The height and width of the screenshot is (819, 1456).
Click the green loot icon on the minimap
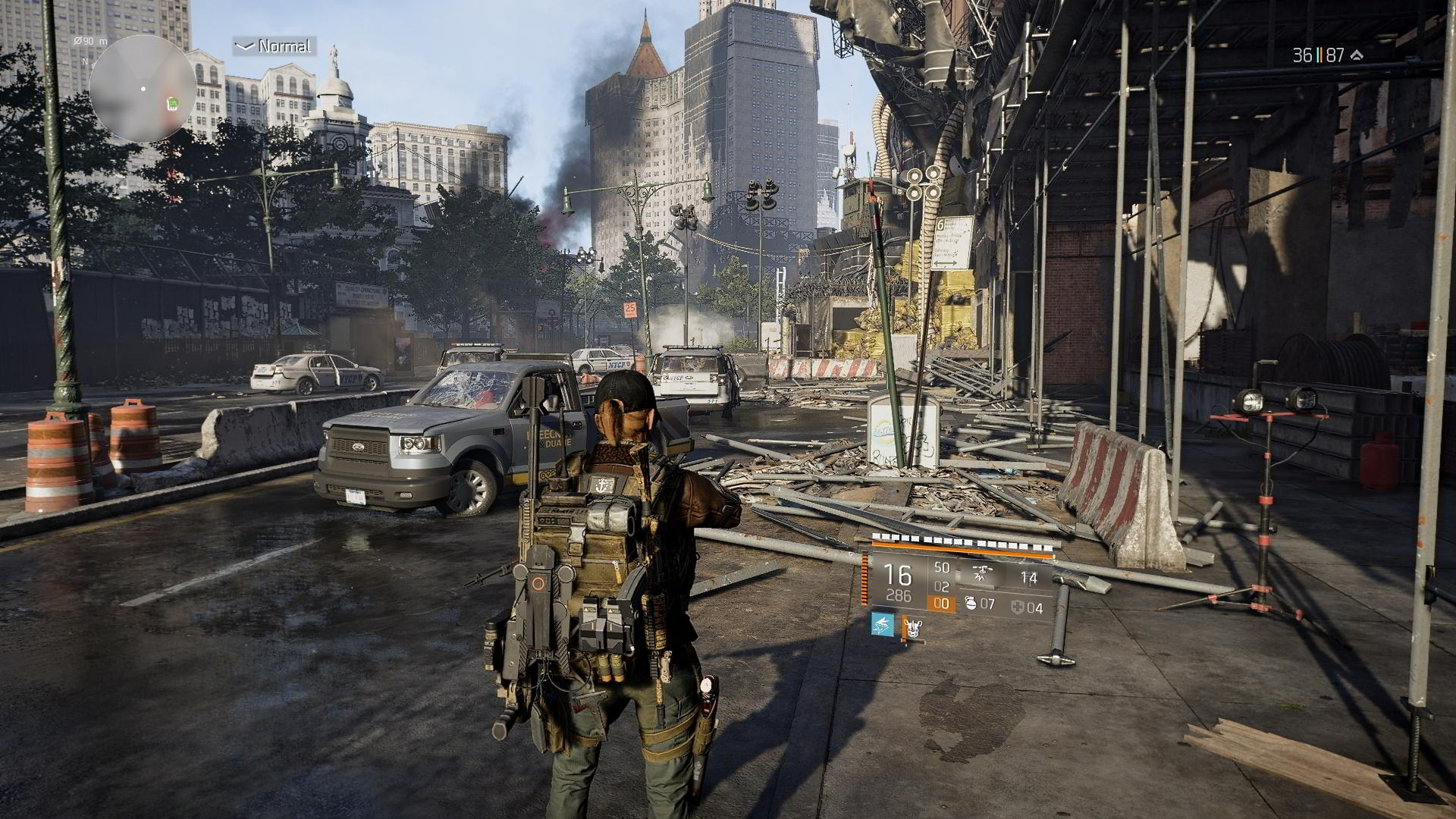point(172,105)
